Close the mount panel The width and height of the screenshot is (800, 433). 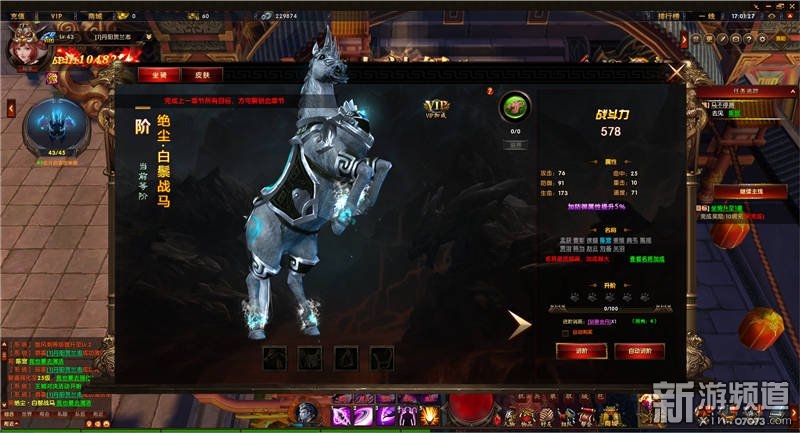click(676, 73)
